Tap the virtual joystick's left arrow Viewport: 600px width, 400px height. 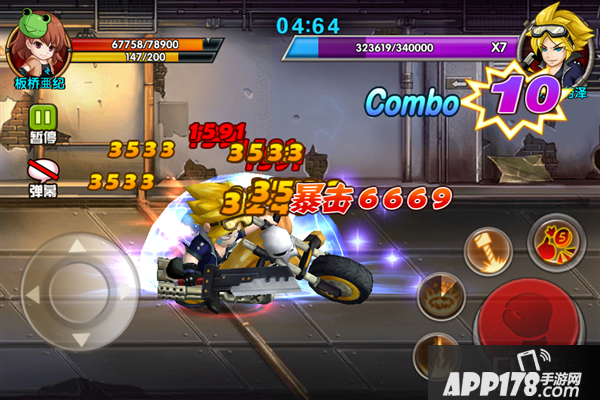(x=35, y=294)
